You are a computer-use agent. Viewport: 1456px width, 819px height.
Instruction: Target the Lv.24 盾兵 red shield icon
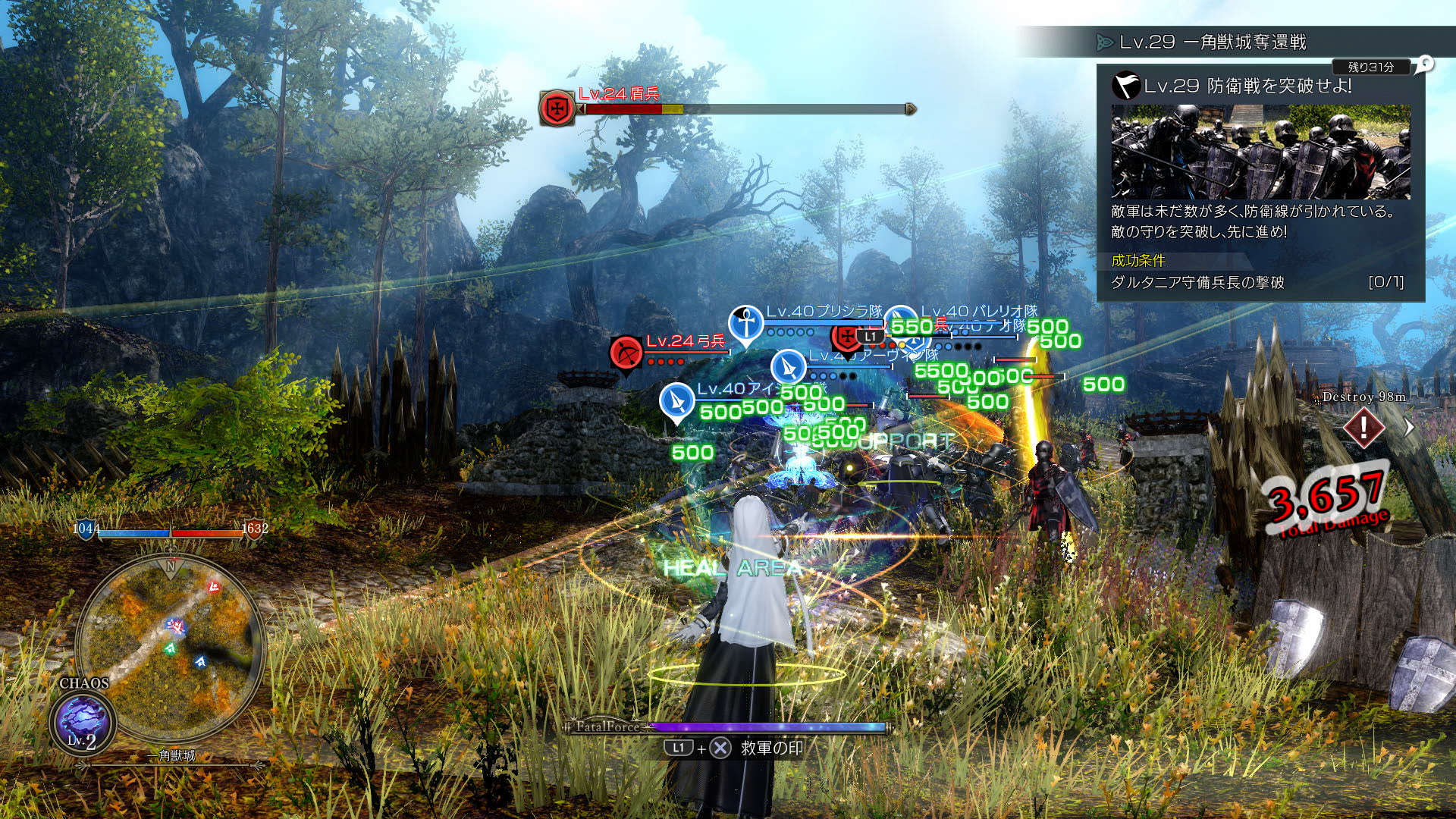[x=557, y=107]
